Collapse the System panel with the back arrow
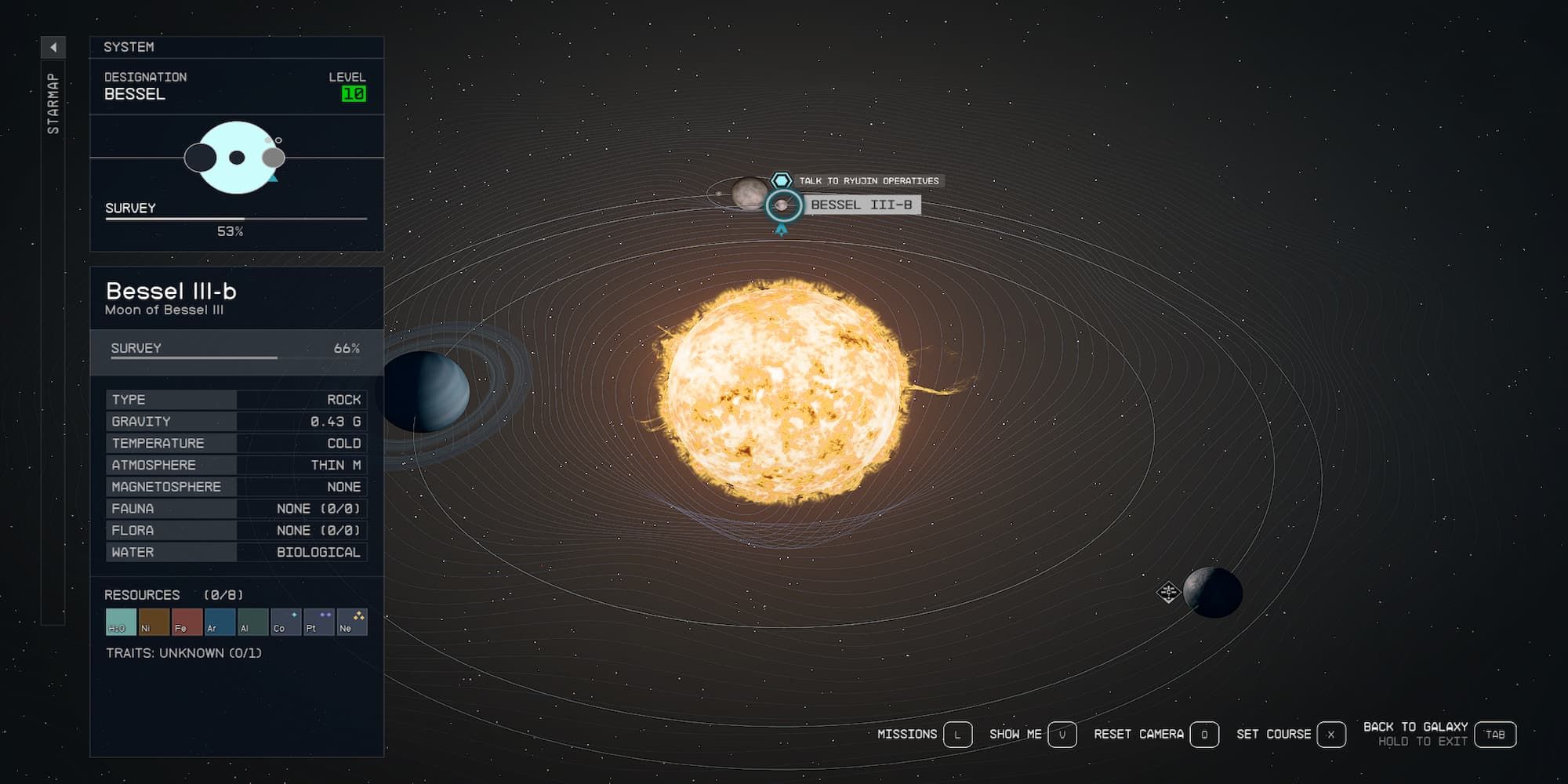This screenshot has width=1568, height=784. (x=53, y=49)
